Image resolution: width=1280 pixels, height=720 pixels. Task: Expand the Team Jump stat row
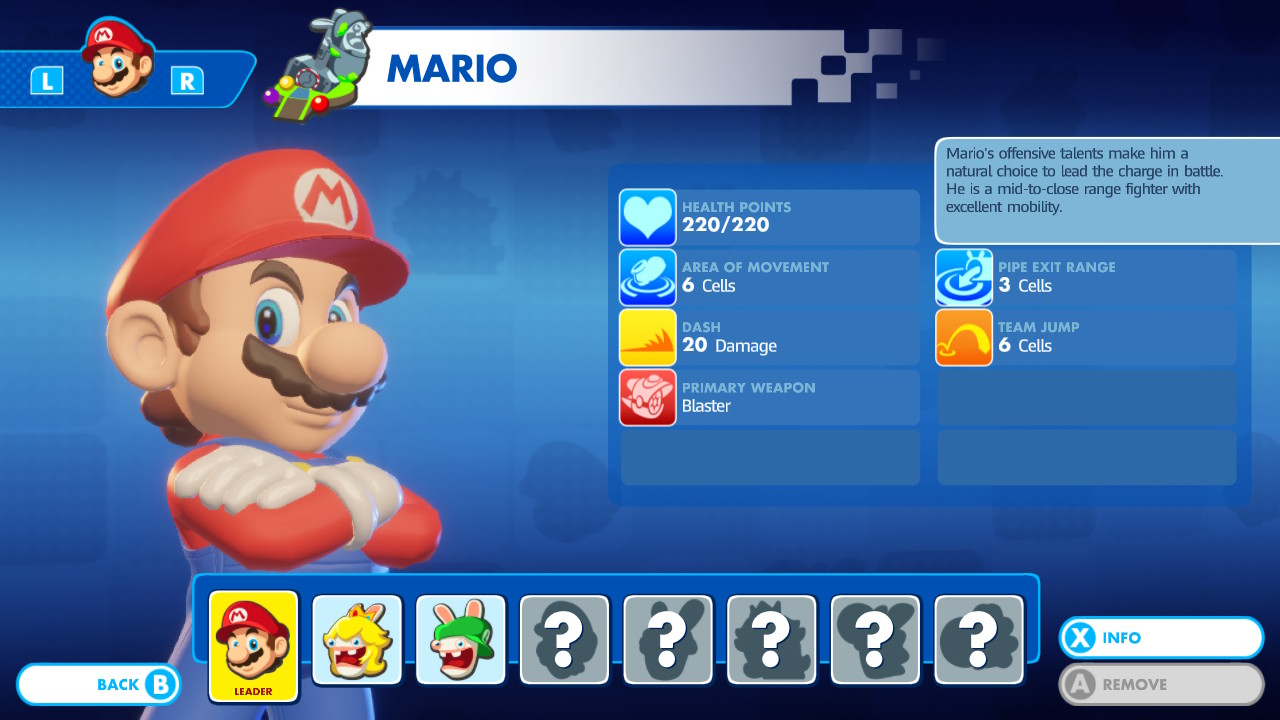click(x=1086, y=337)
